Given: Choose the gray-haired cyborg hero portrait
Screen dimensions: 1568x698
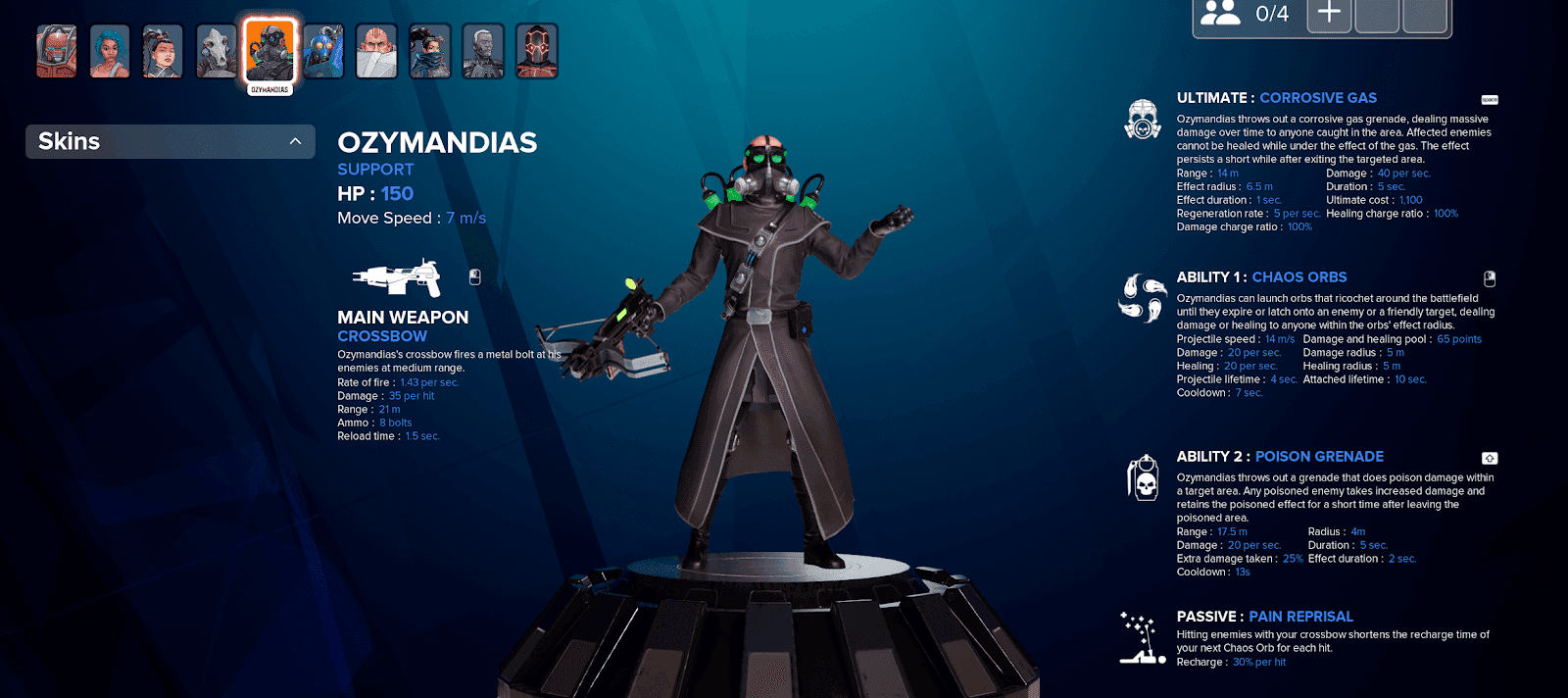Looking at the screenshot, I should pyautogui.click(x=483, y=51).
